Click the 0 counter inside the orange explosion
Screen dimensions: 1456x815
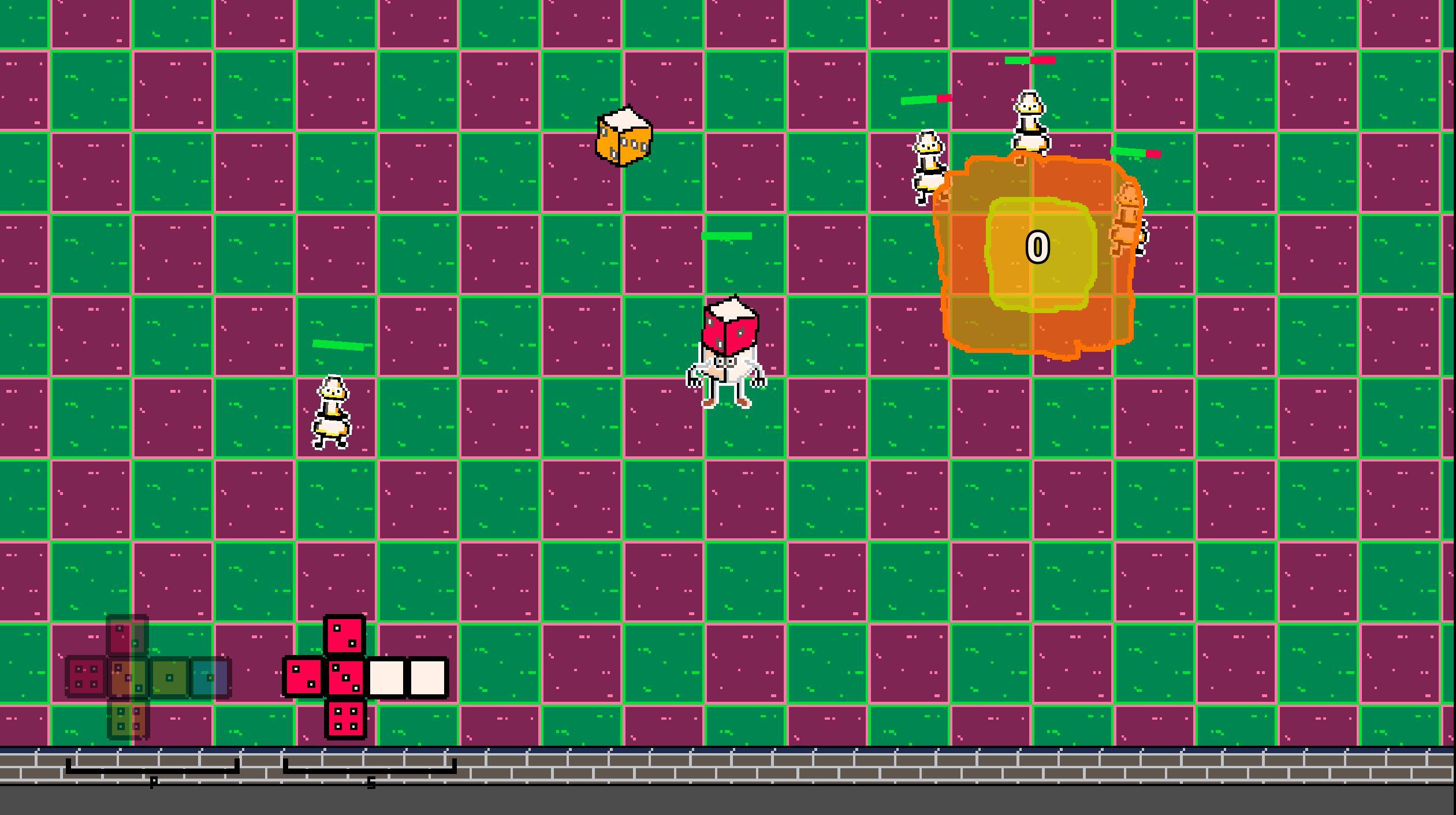point(1038,247)
